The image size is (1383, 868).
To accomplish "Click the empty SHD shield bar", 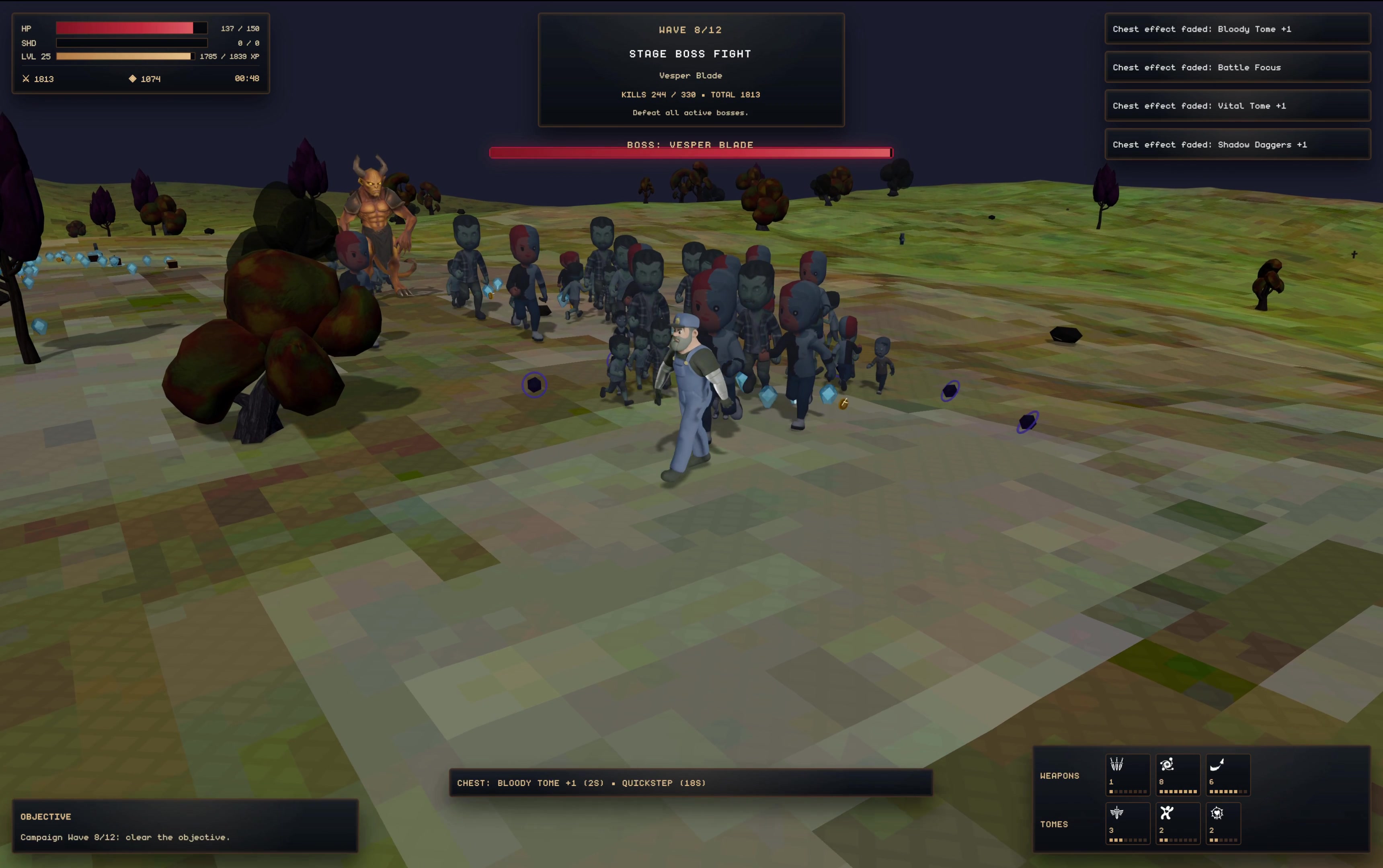I will (x=131, y=43).
